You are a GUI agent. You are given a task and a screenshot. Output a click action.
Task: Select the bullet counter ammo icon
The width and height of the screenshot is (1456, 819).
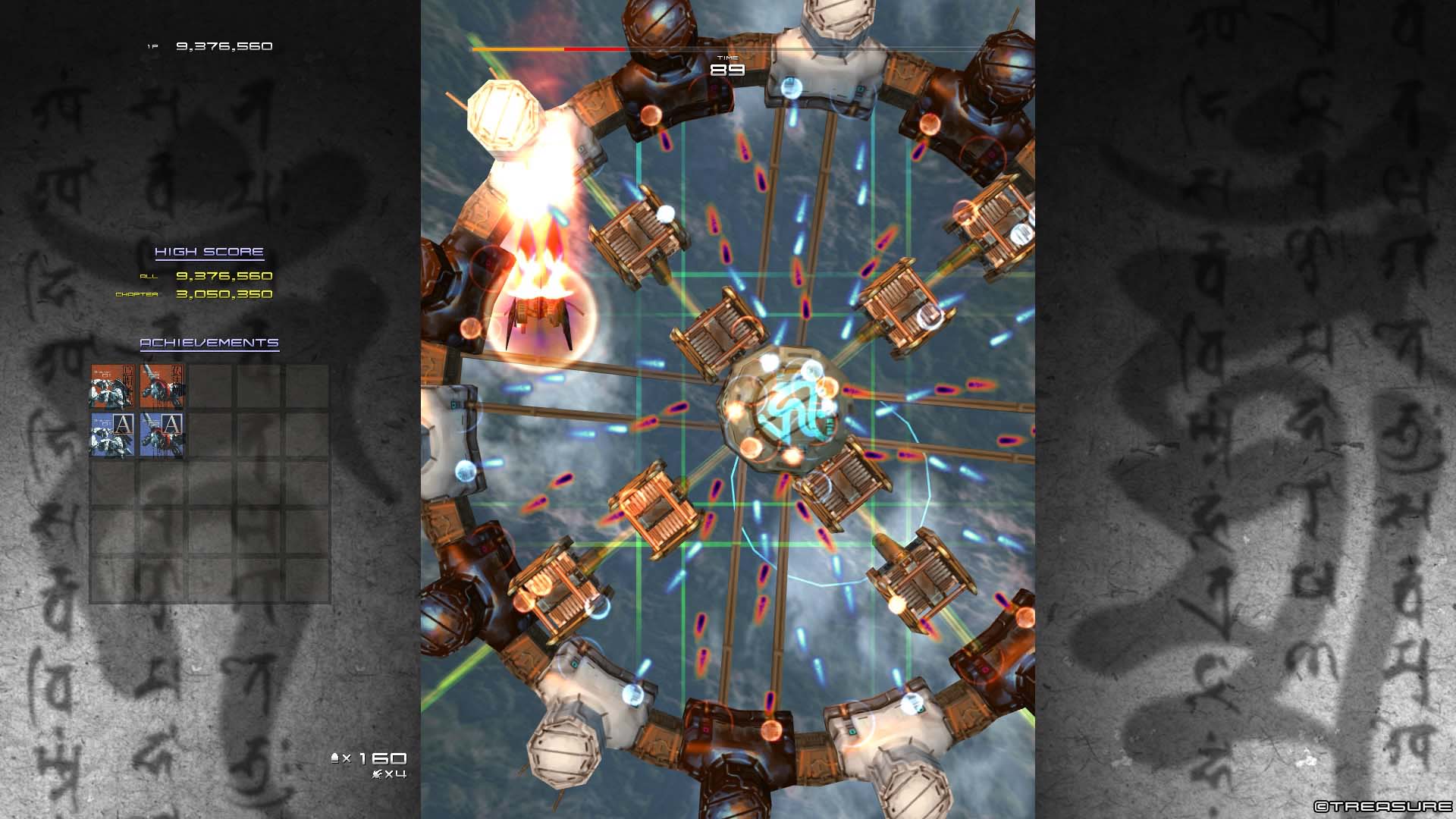(x=336, y=758)
